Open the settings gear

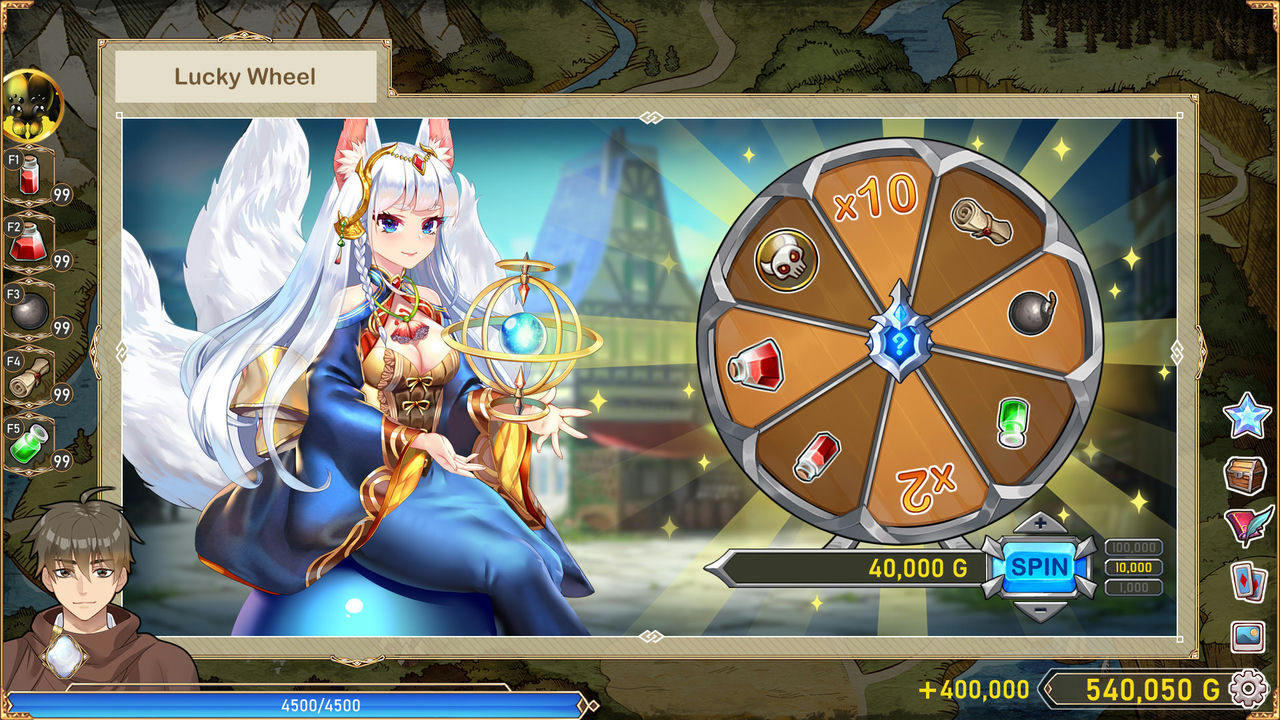pos(1246,688)
